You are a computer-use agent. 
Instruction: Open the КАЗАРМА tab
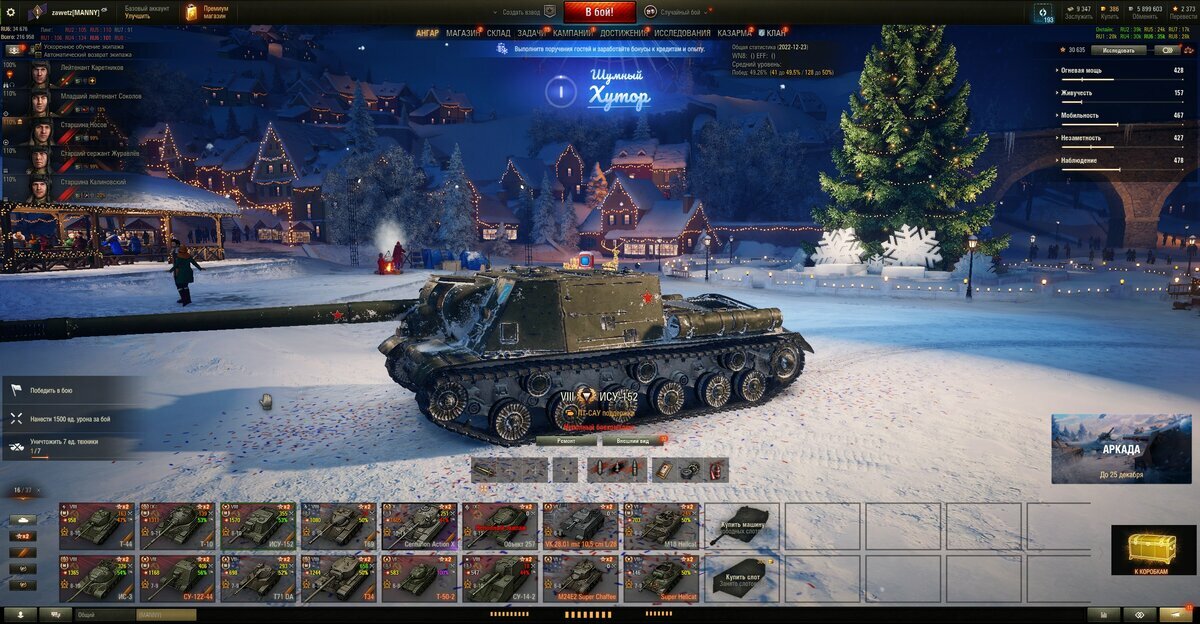[735, 33]
